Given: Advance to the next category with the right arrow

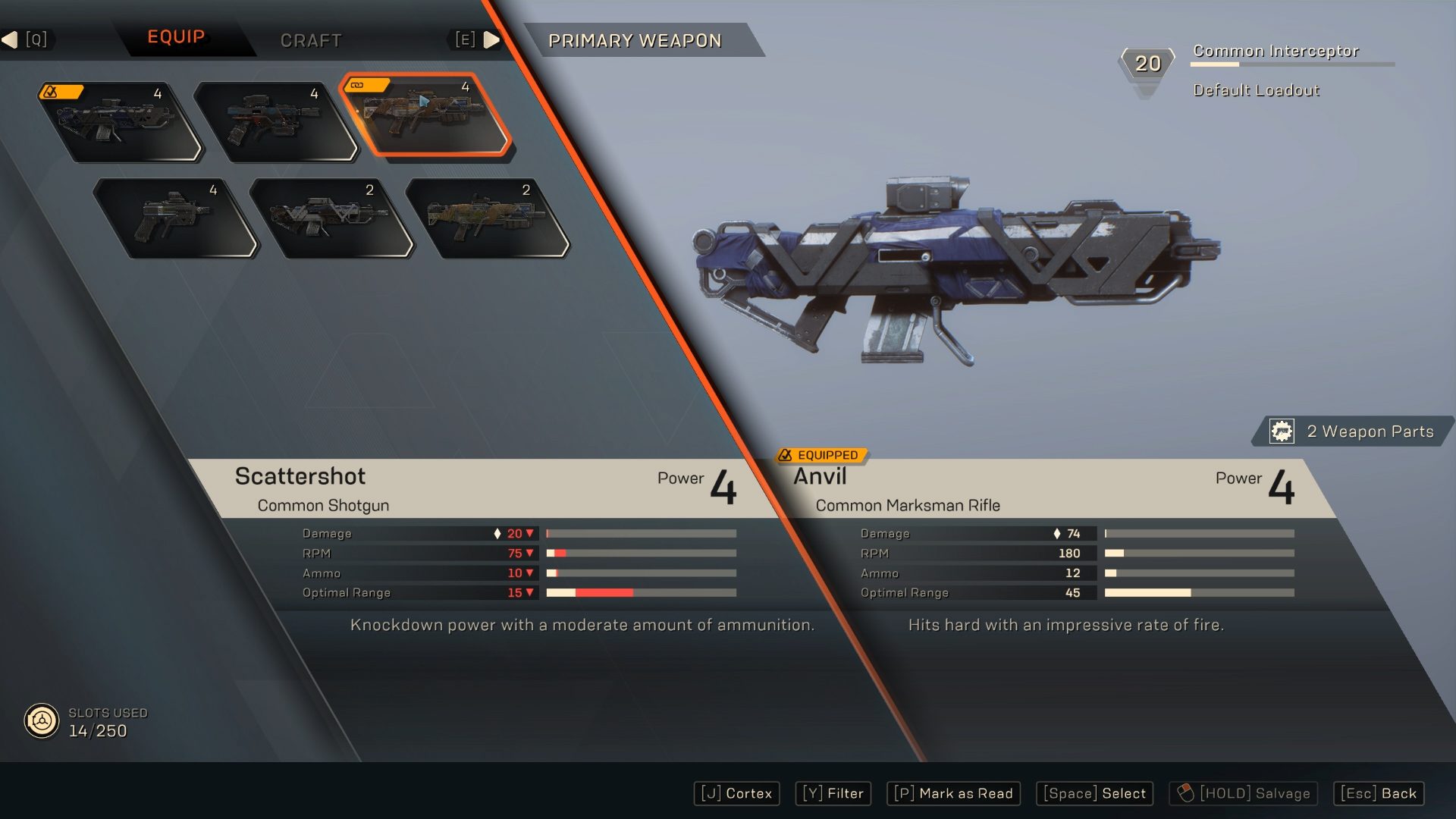Looking at the screenshot, I should [x=491, y=39].
